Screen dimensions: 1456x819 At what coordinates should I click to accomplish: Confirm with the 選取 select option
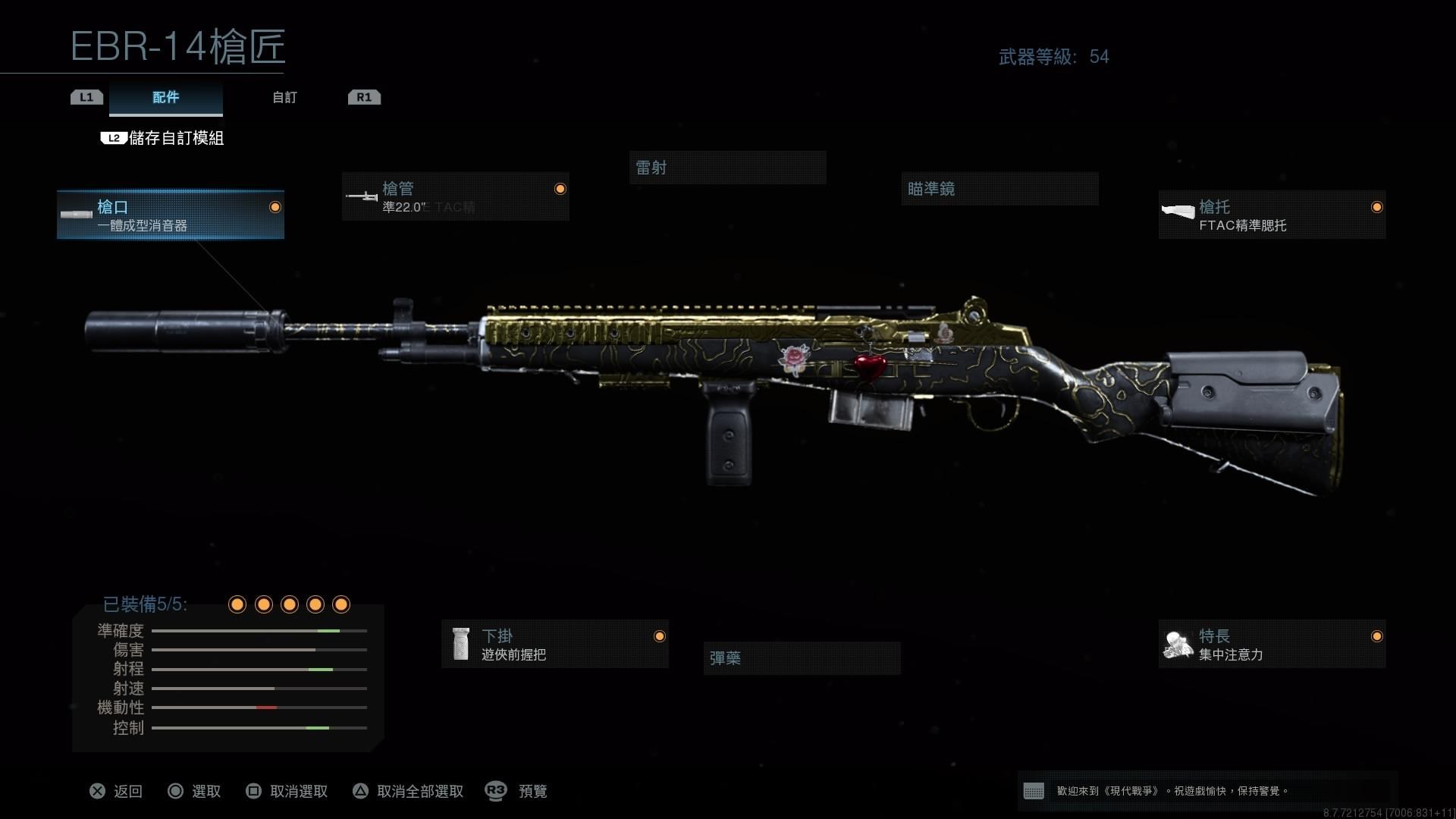click(195, 792)
